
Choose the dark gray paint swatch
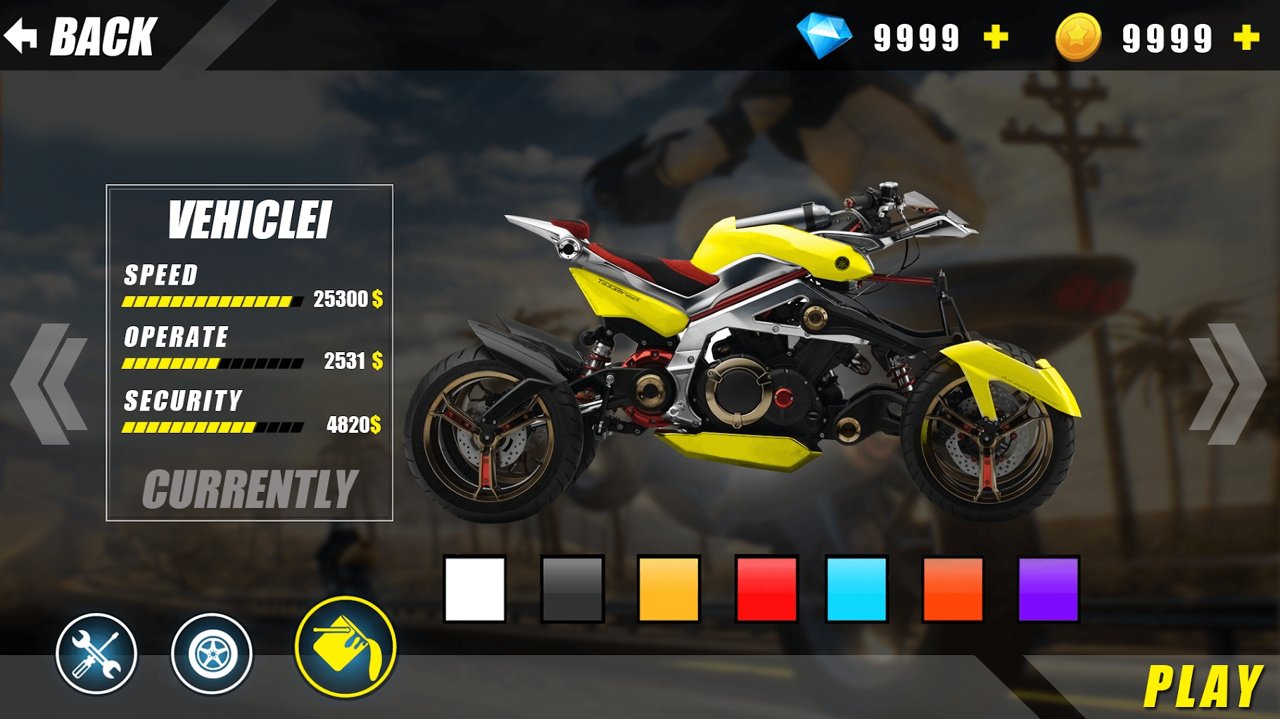point(573,589)
